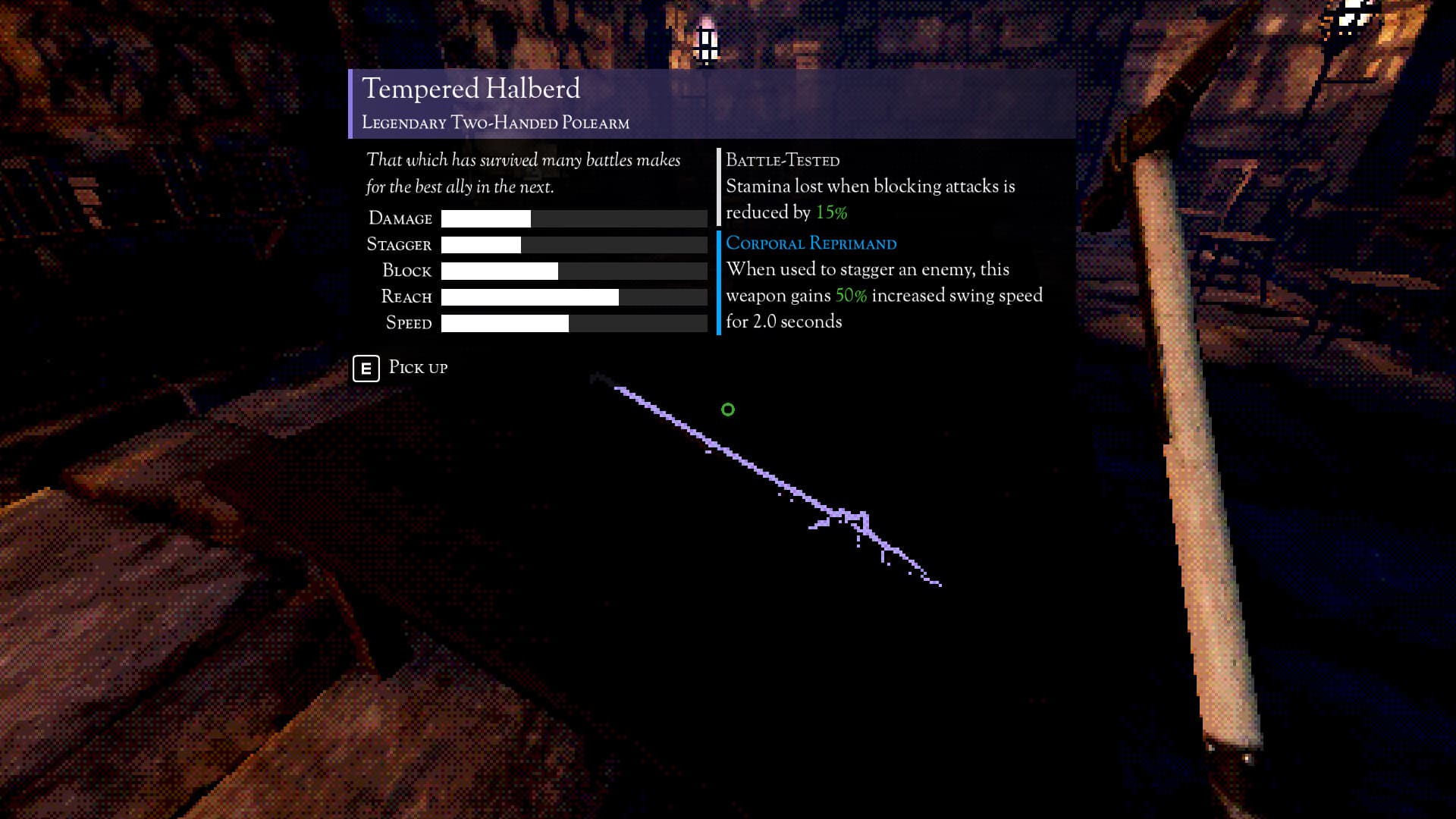
Task: Click the blue Corporal Reprimand perk marker
Action: [x=719, y=284]
